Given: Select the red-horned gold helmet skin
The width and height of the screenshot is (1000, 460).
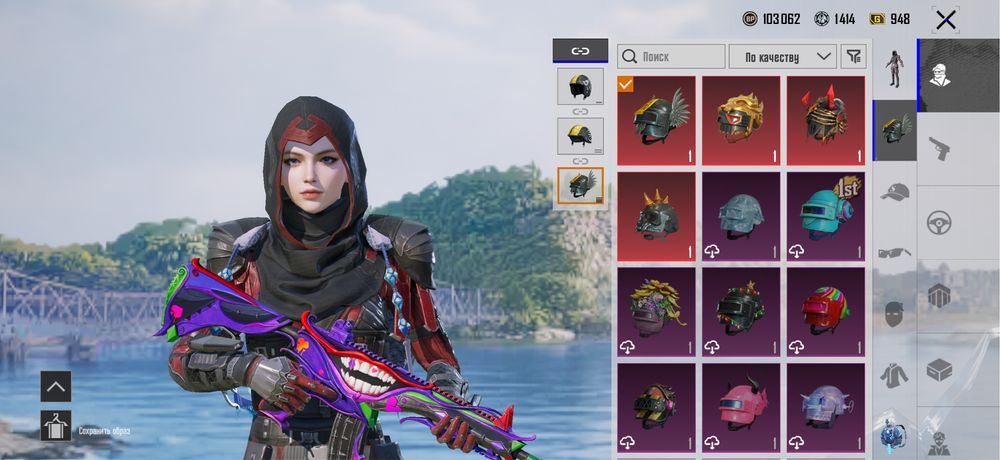Looking at the screenshot, I should pyautogui.click(x=825, y=120).
